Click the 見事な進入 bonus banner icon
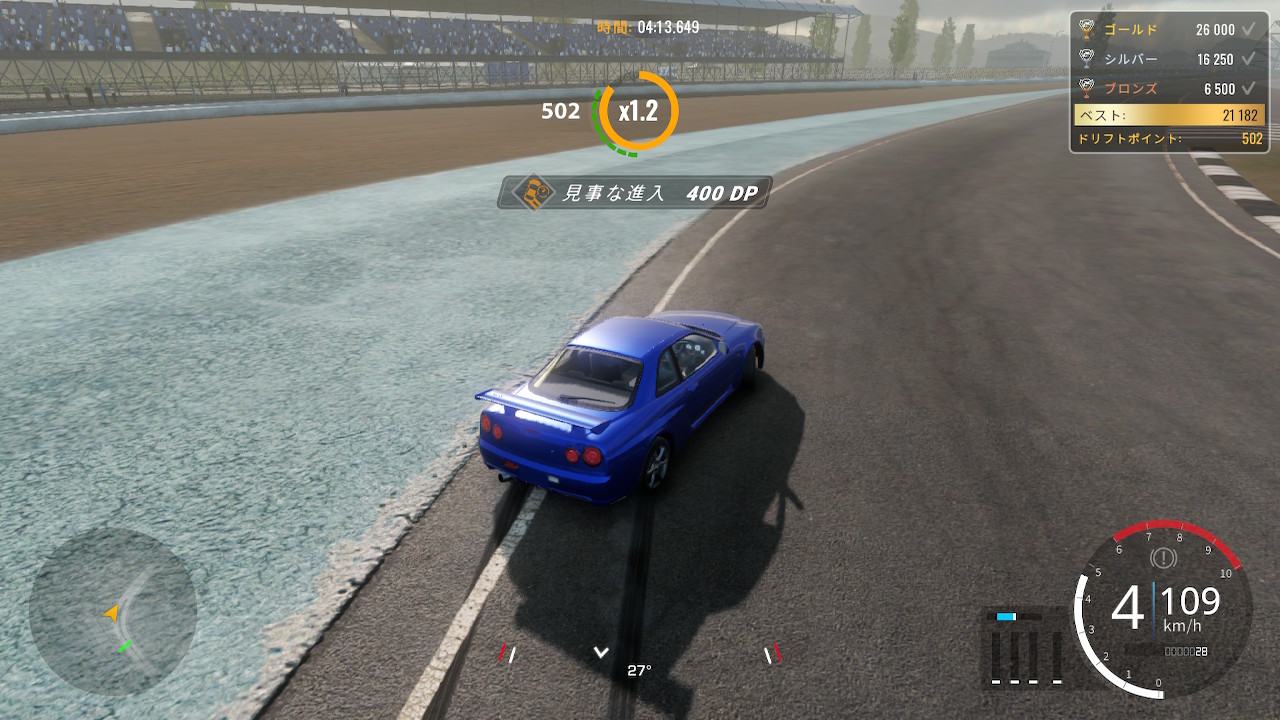Screen dimensions: 1280x720 (x=533, y=193)
